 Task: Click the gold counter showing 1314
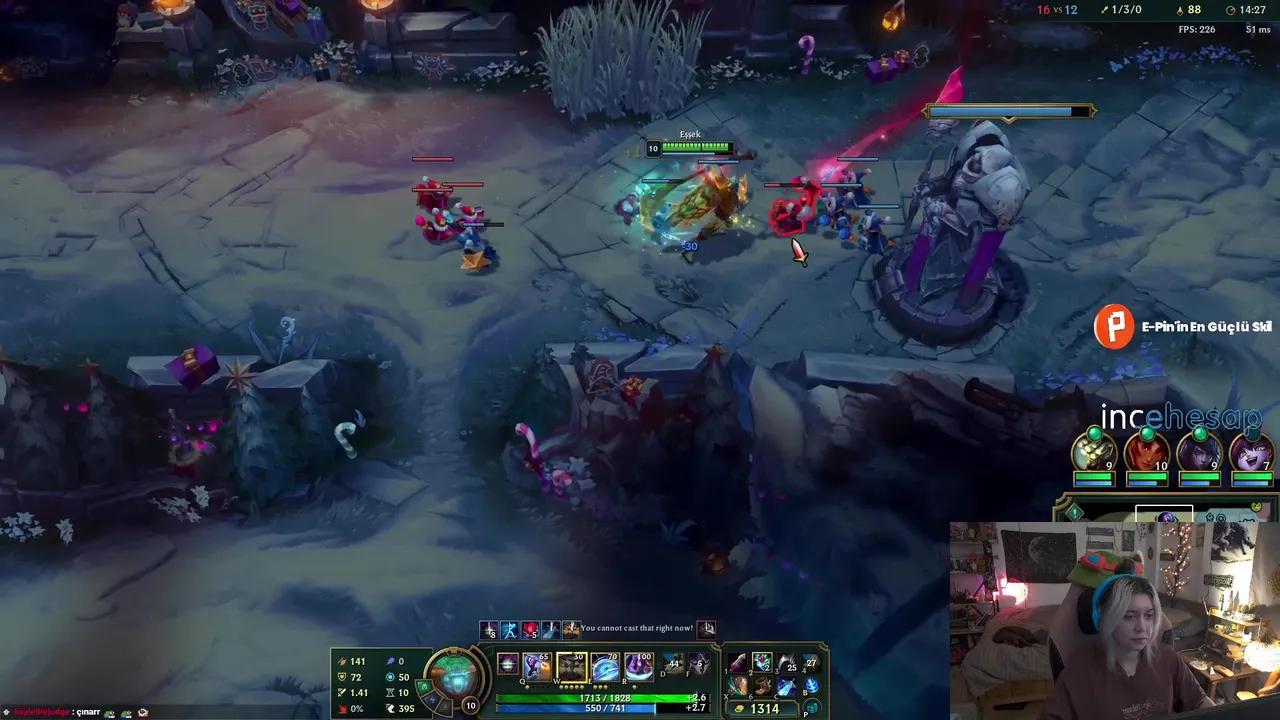pos(758,707)
